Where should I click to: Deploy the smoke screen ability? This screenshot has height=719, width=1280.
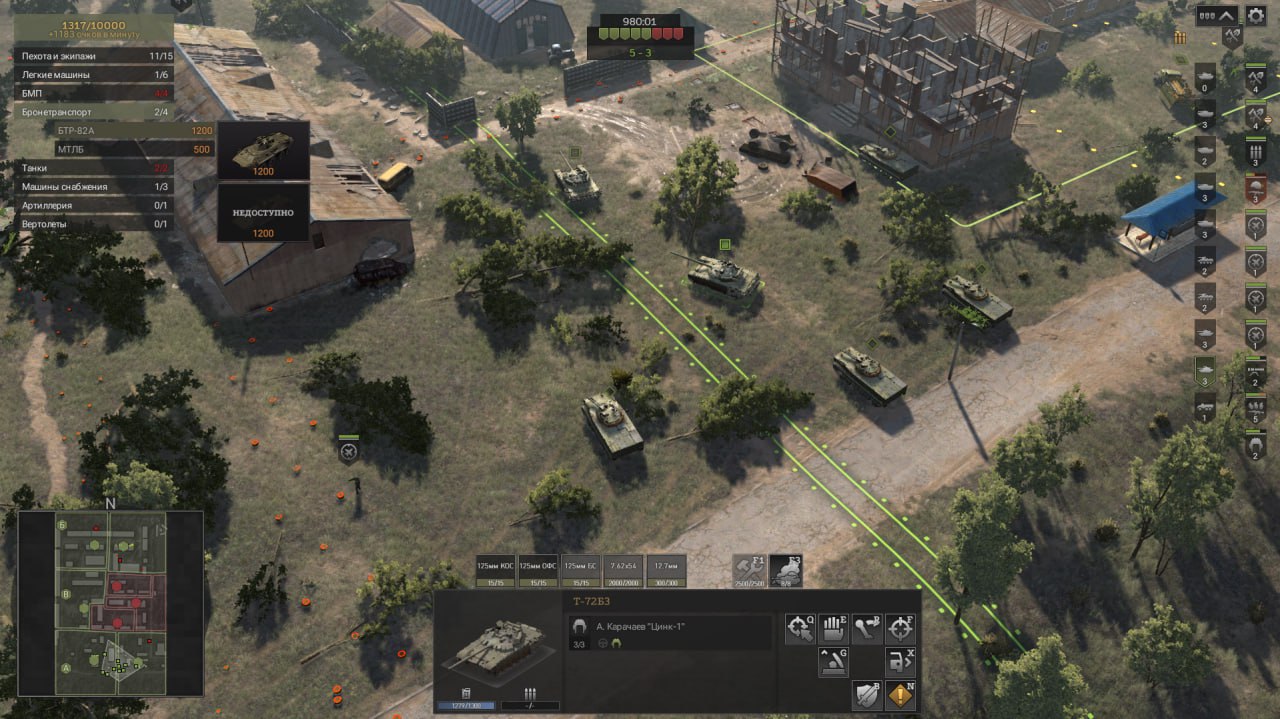786,570
